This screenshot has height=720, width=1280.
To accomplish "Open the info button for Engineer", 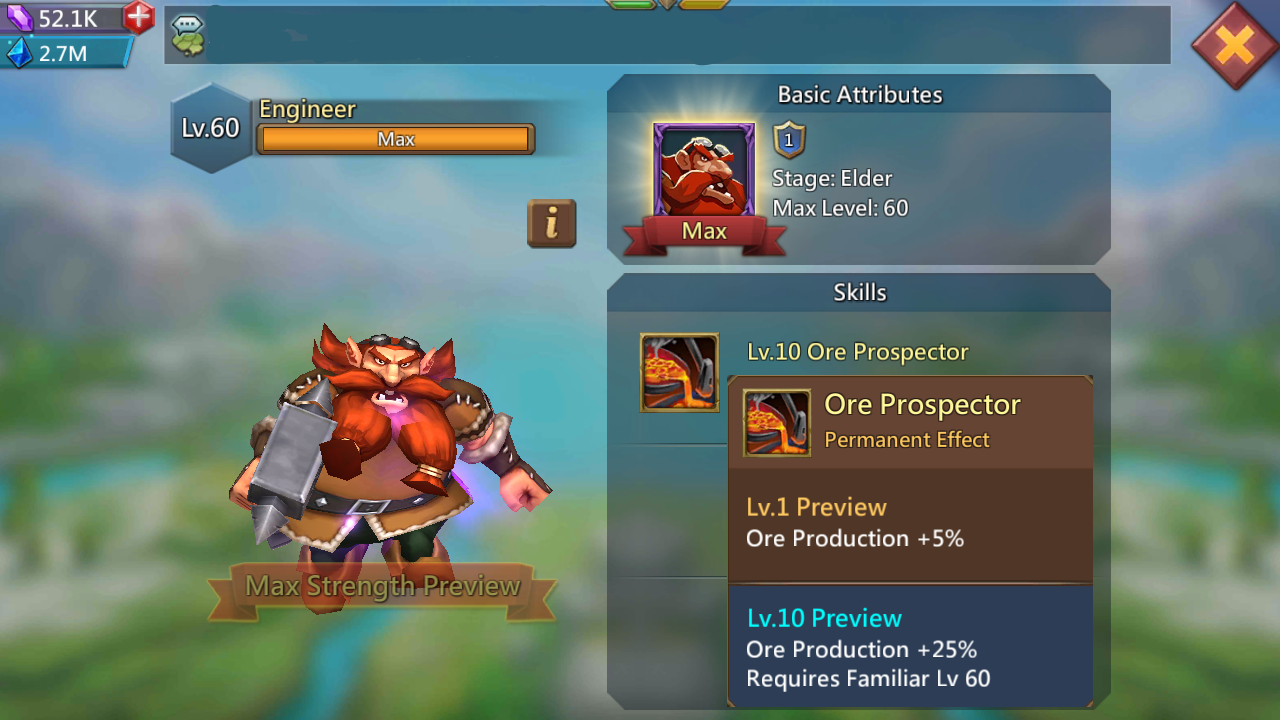I will pyautogui.click(x=551, y=224).
